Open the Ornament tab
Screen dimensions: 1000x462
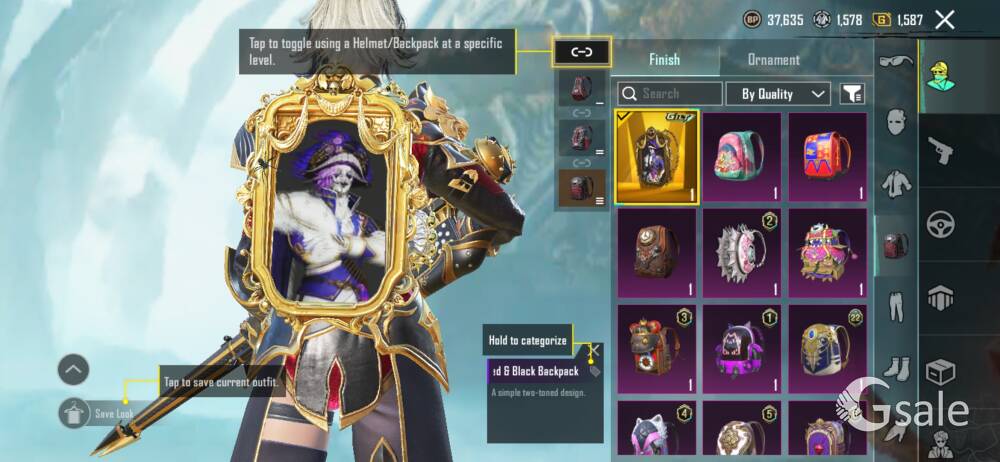[x=773, y=59]
